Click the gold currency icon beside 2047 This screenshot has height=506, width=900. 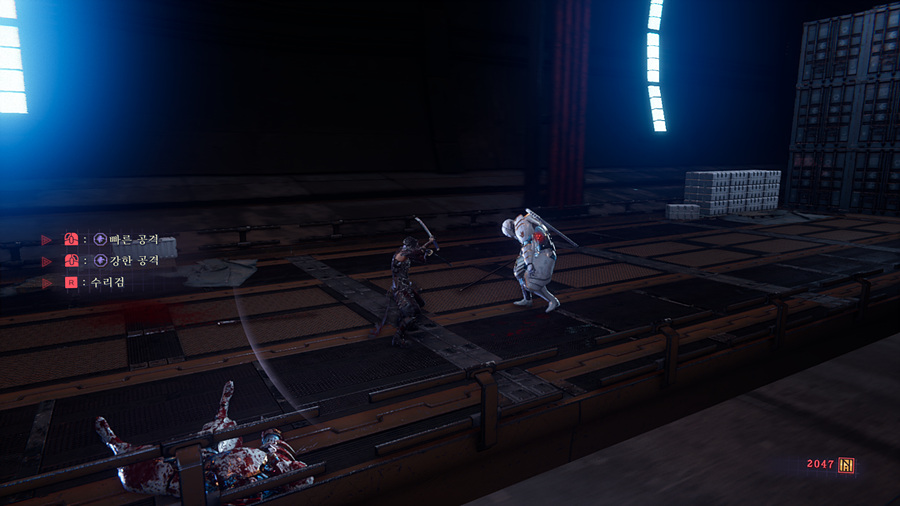point(846,465)
